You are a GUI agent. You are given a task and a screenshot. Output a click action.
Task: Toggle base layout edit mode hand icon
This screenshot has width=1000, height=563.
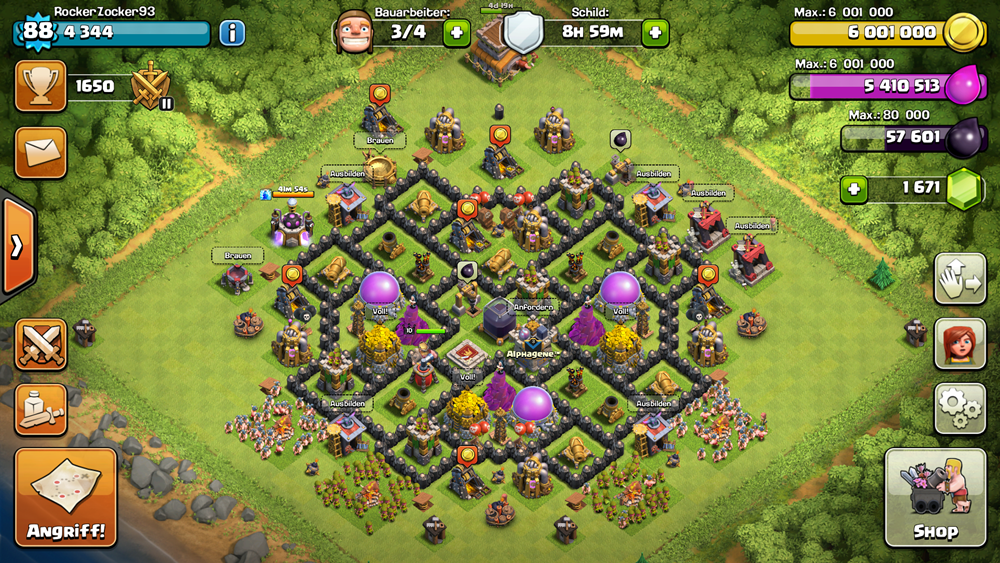tap(959, 279)
